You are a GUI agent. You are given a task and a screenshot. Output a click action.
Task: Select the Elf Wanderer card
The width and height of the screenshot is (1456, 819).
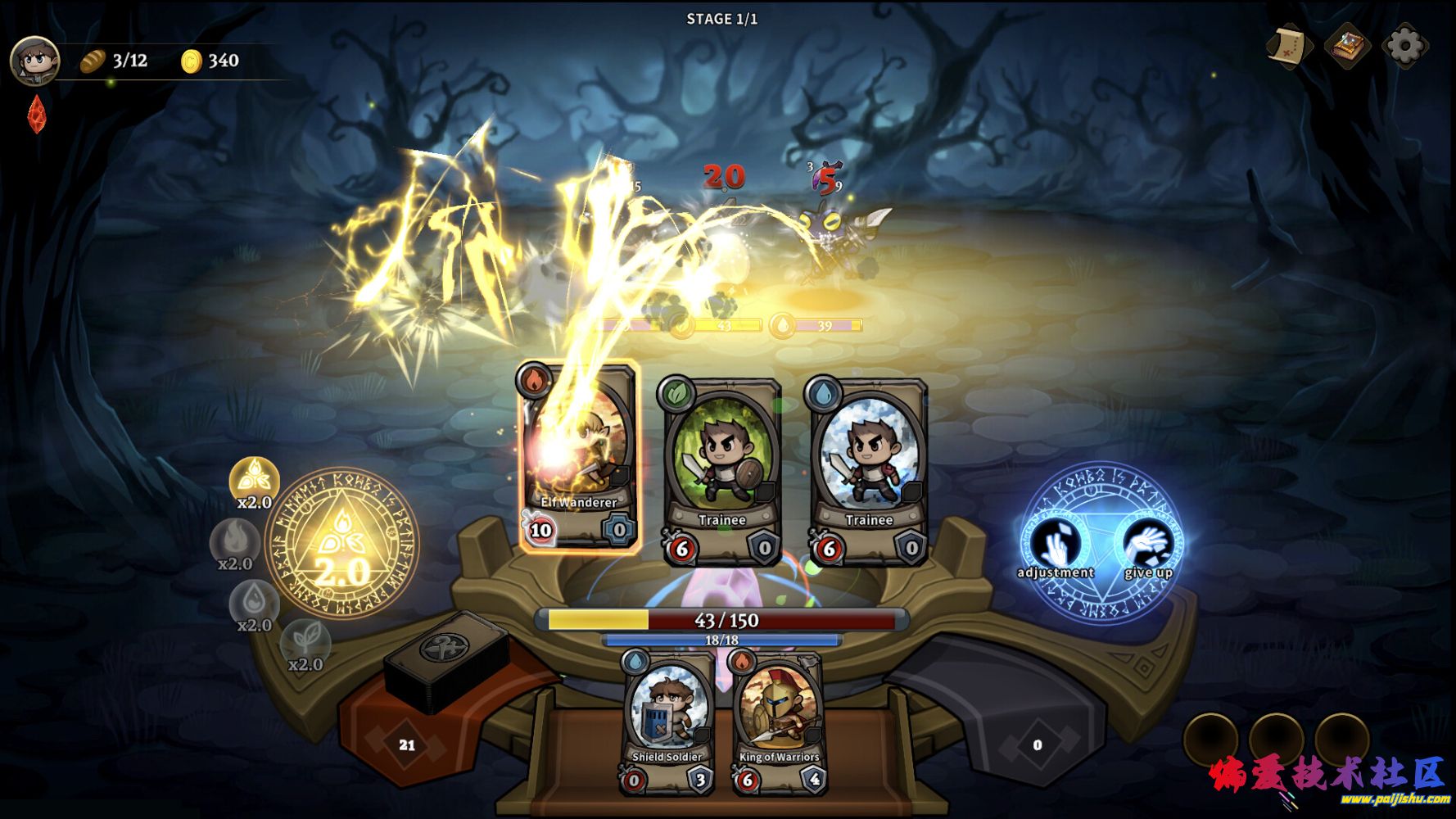(x=578, y=456)
